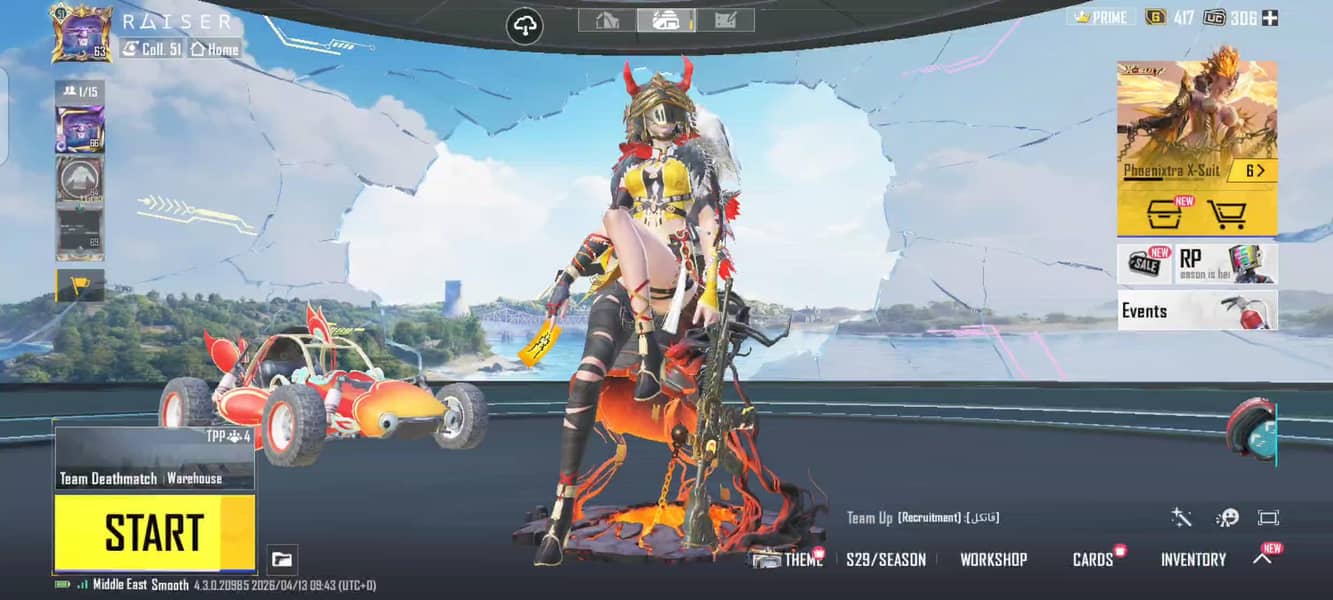Screen dimensions: 1333x600
Task: Open the player avatar profile
Action: point(81,33)
